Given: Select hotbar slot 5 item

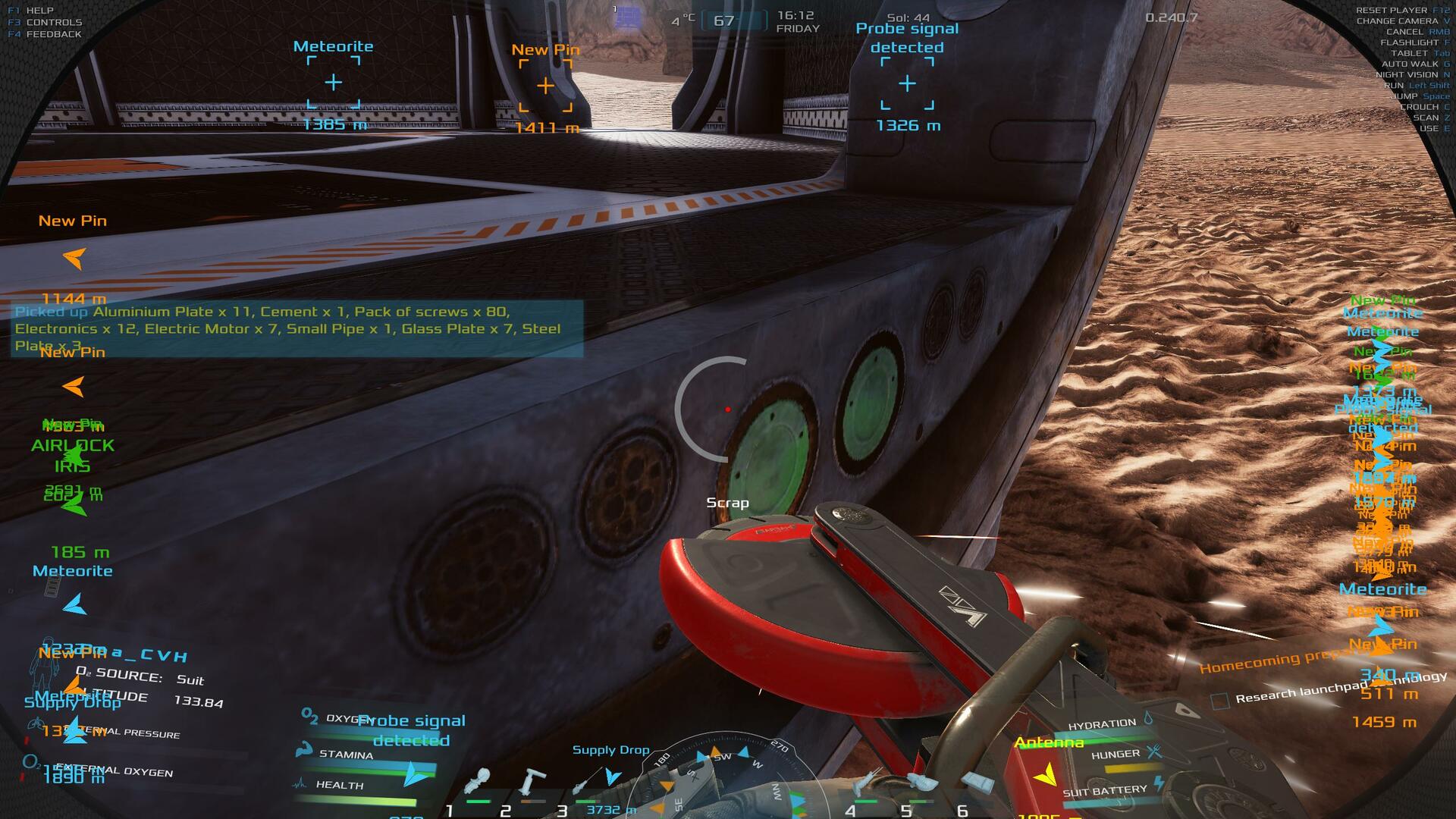Looking at the screenshot, I should pyautogui.click(x=921, y=784).
